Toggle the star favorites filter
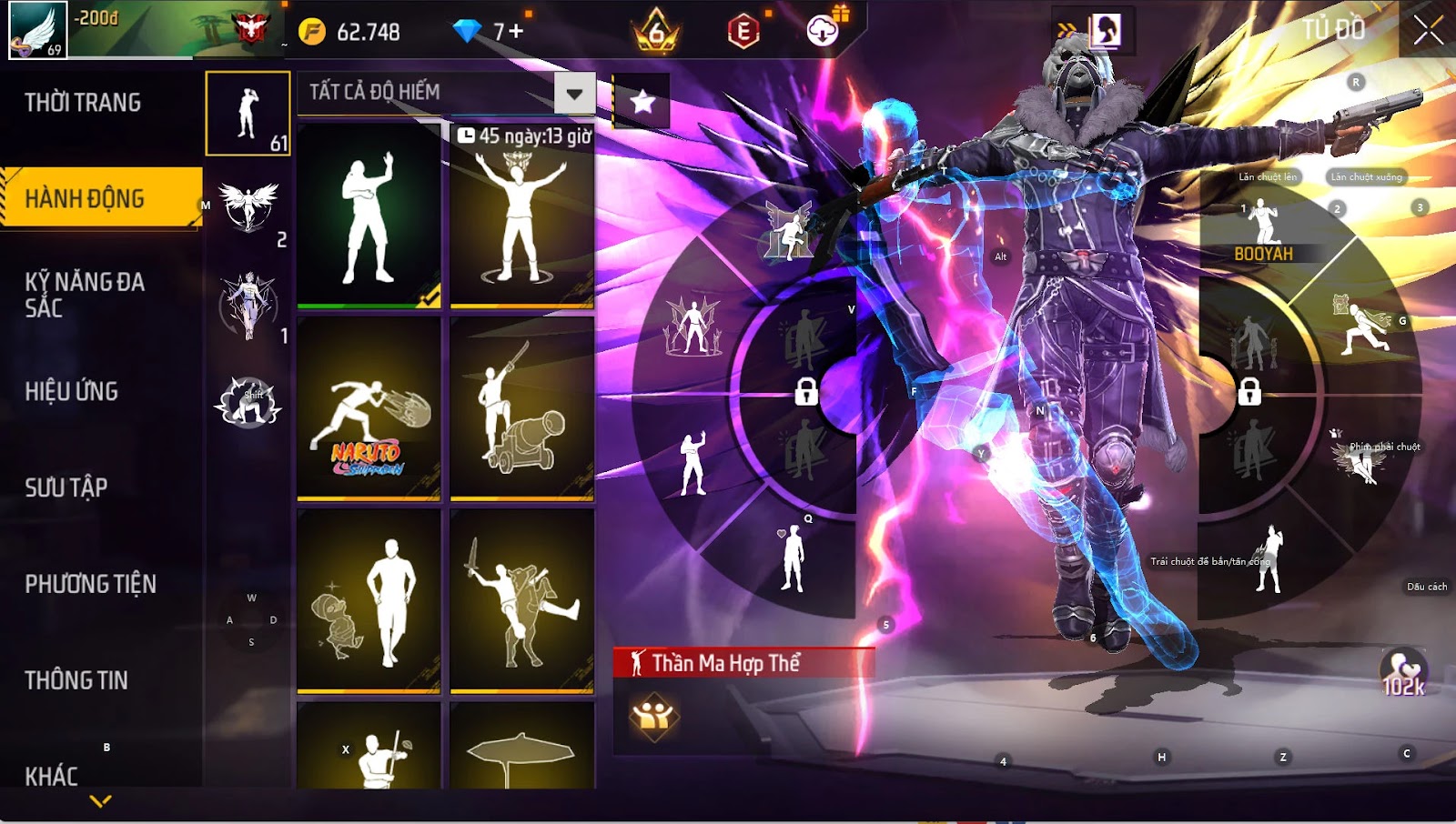1456x824 pixels. (642, 101)
